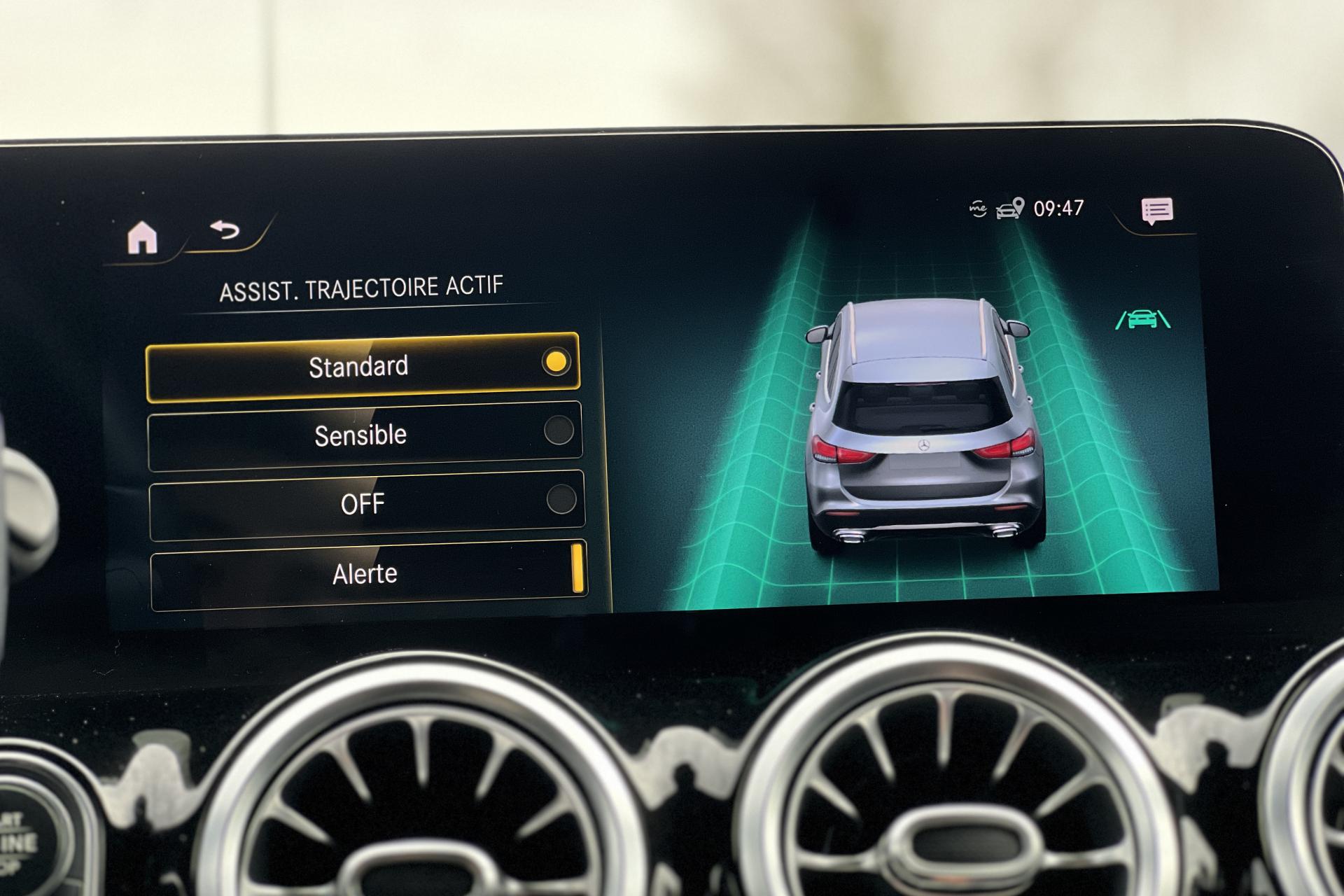Choose the Sensible lane assist option
Screen dimensions: 1344x896
tap(364, 435)
